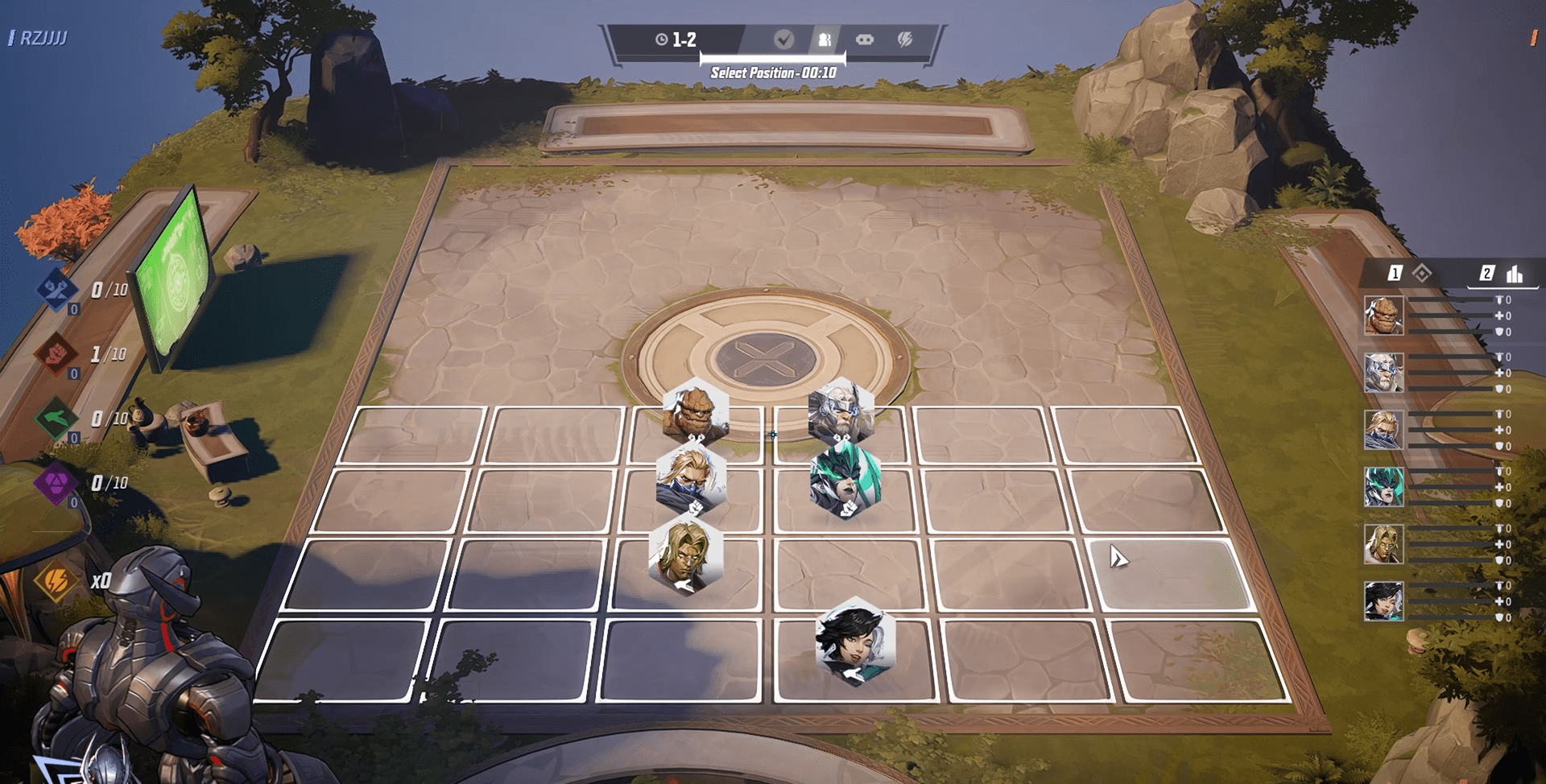Select the black-haired hero portrait in stats list
Screen dimensions: 1546x784
click(1383, 601)
